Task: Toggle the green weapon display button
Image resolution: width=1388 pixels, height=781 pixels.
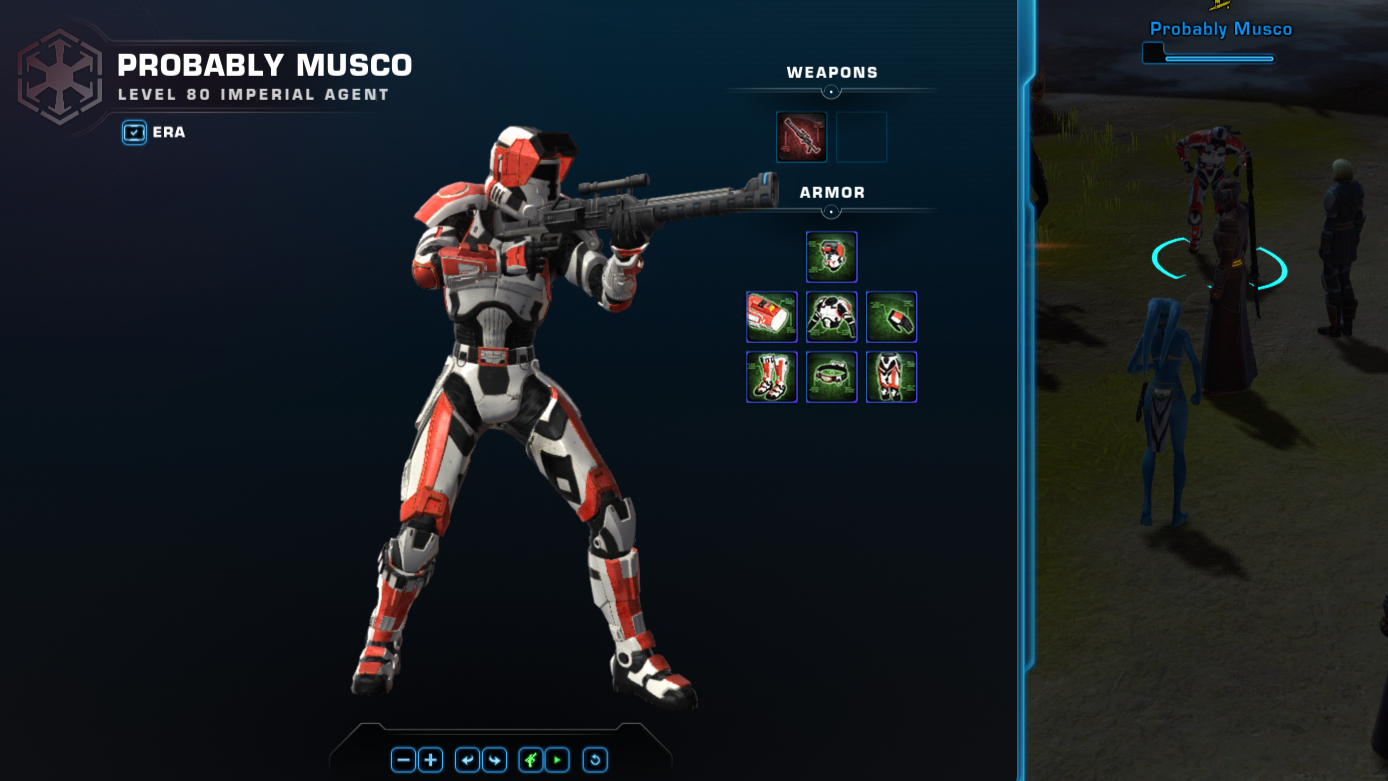Action: point(531,760)
